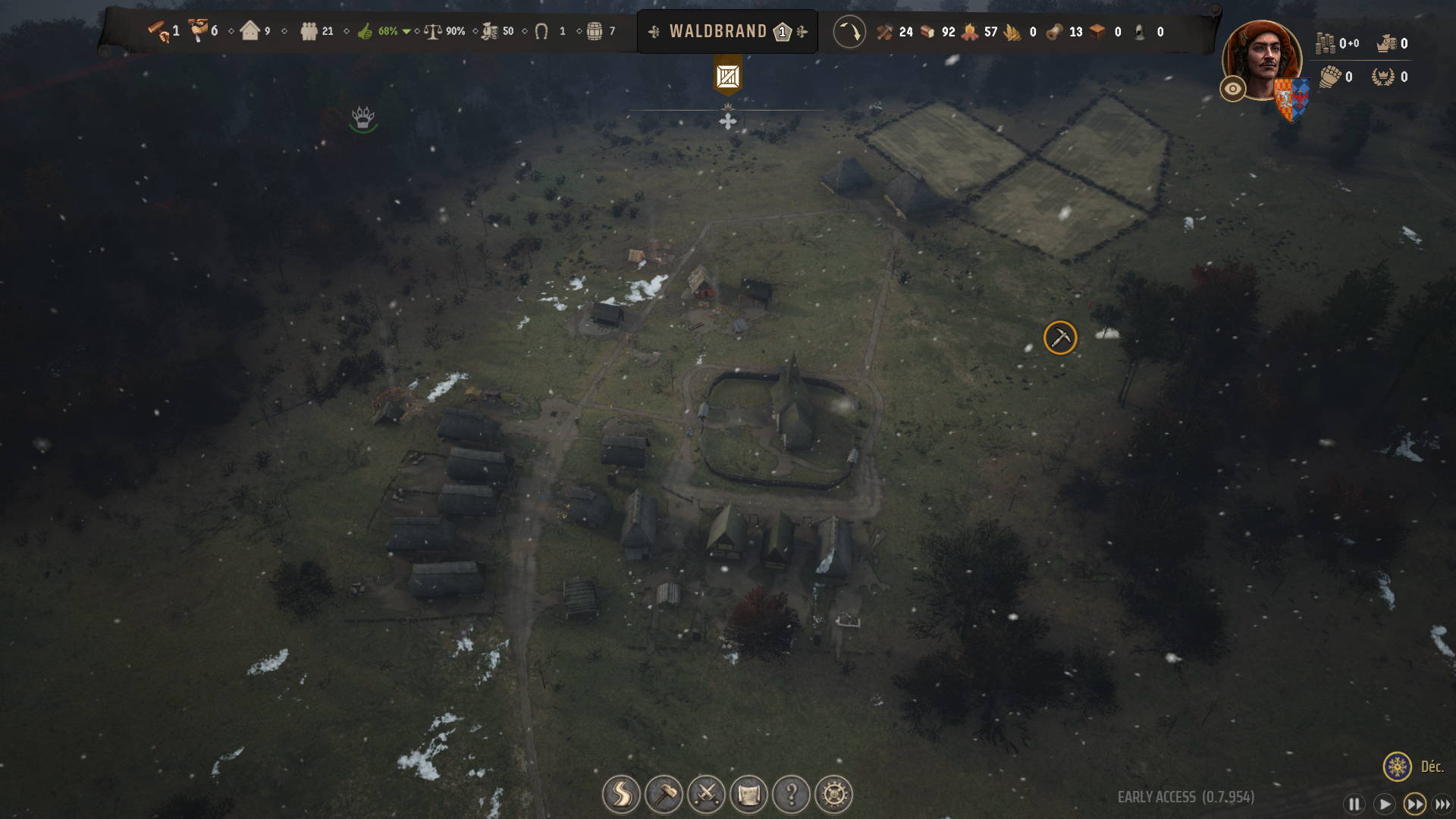Open the help question mark button
The image size is (1456, 819).
(x=791, y=794)
